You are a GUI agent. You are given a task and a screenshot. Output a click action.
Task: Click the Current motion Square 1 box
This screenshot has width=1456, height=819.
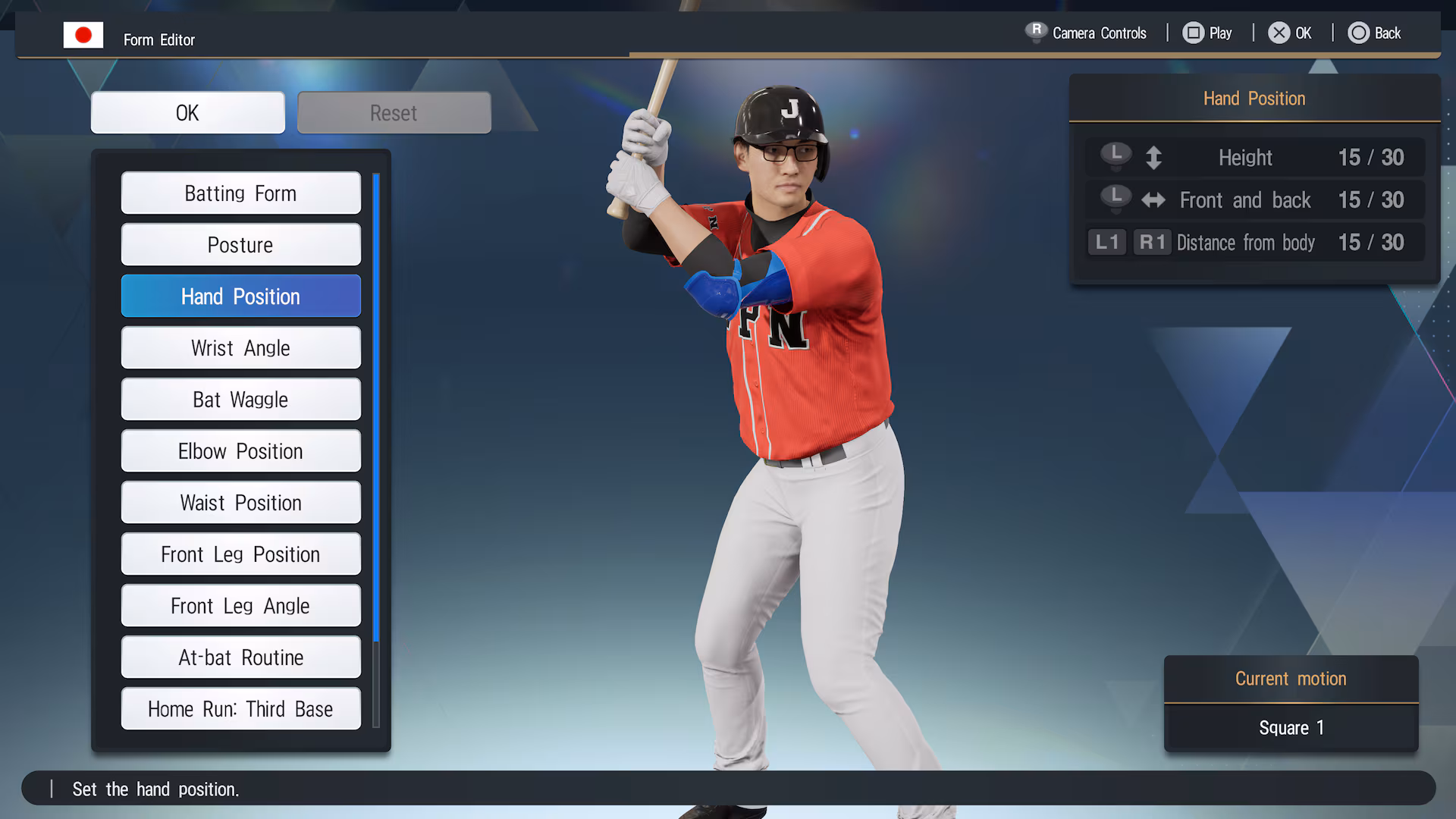[1291, 727]
